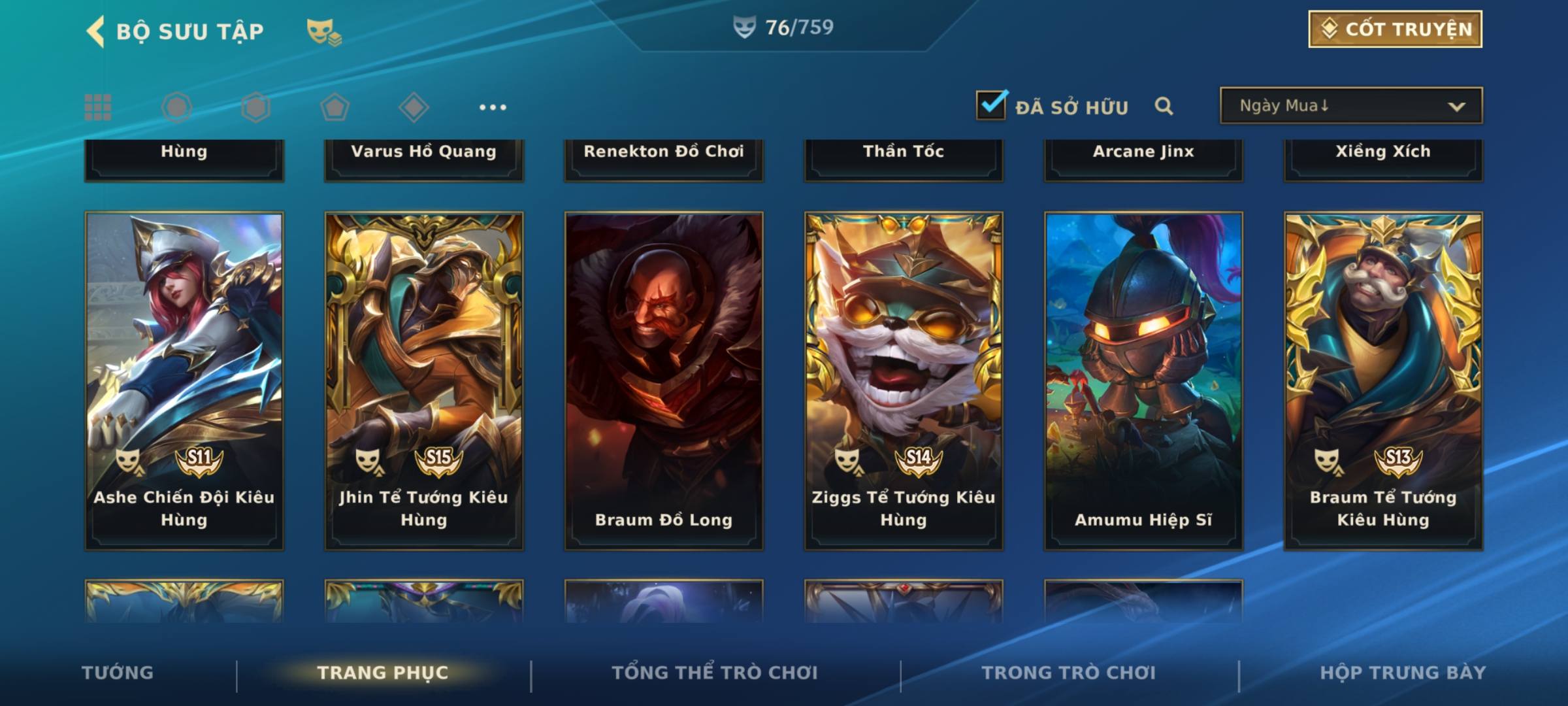This screenshot has height=706, width=1568.
Task: Select the all-skins grid filter
Action: (x=98, y=107)
